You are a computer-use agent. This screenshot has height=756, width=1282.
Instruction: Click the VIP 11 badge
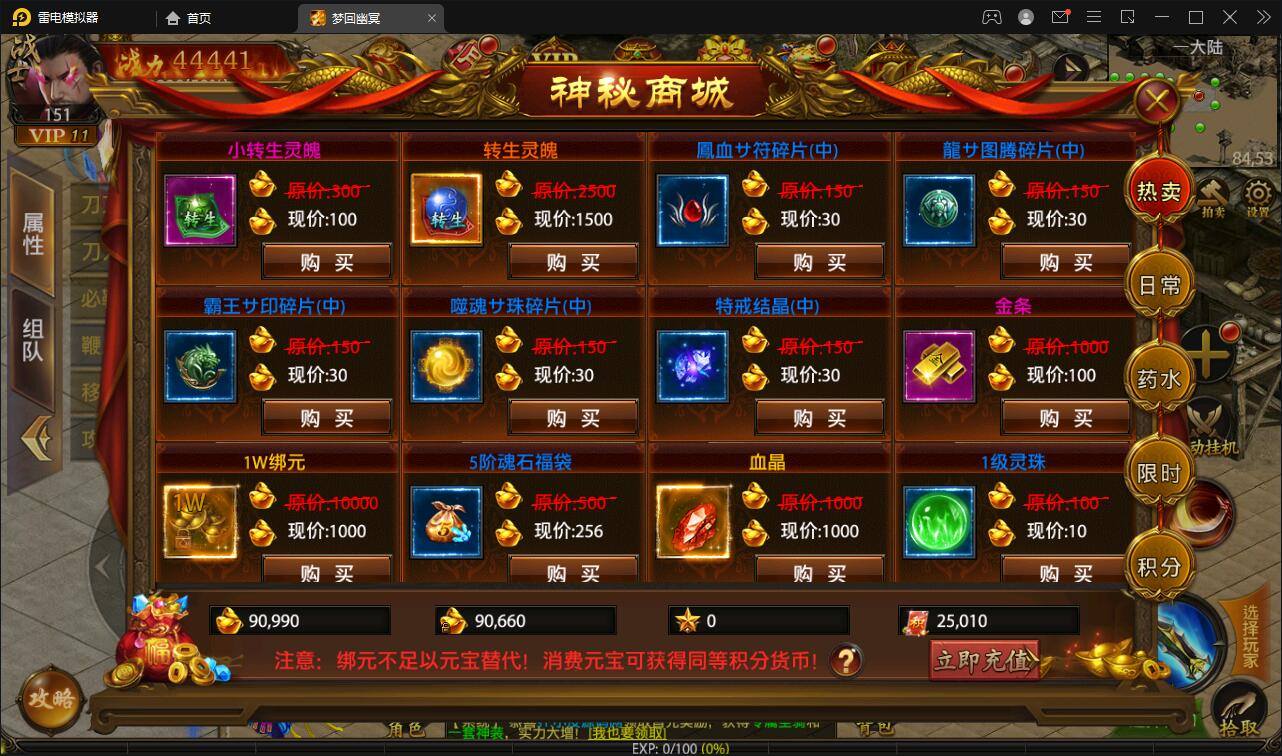tap(57, 135)
